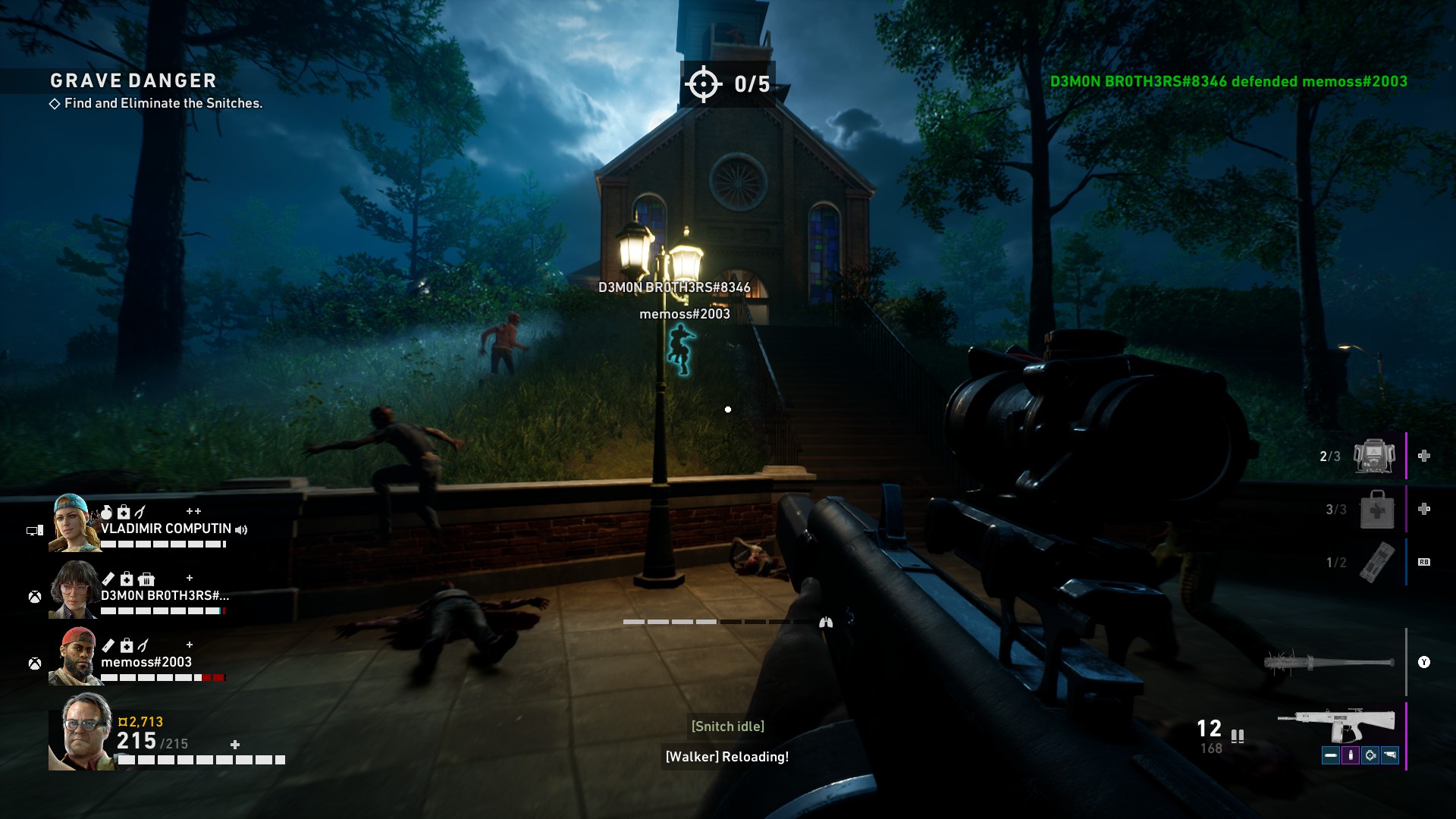
Task: Click the Snitch kill counter crosshair icon
Action: coord(703,83)
